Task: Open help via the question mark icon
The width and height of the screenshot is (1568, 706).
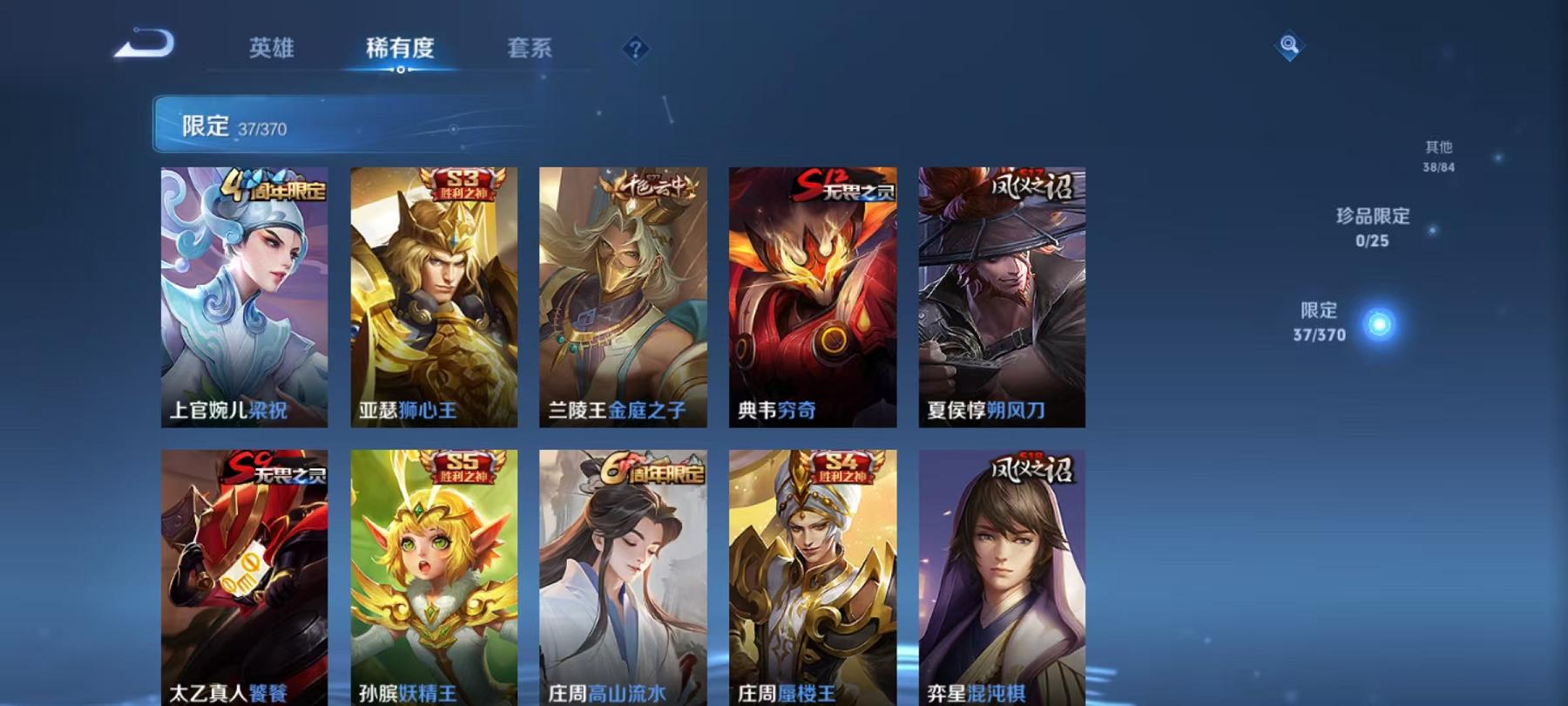Action: (x=637, y=48)
